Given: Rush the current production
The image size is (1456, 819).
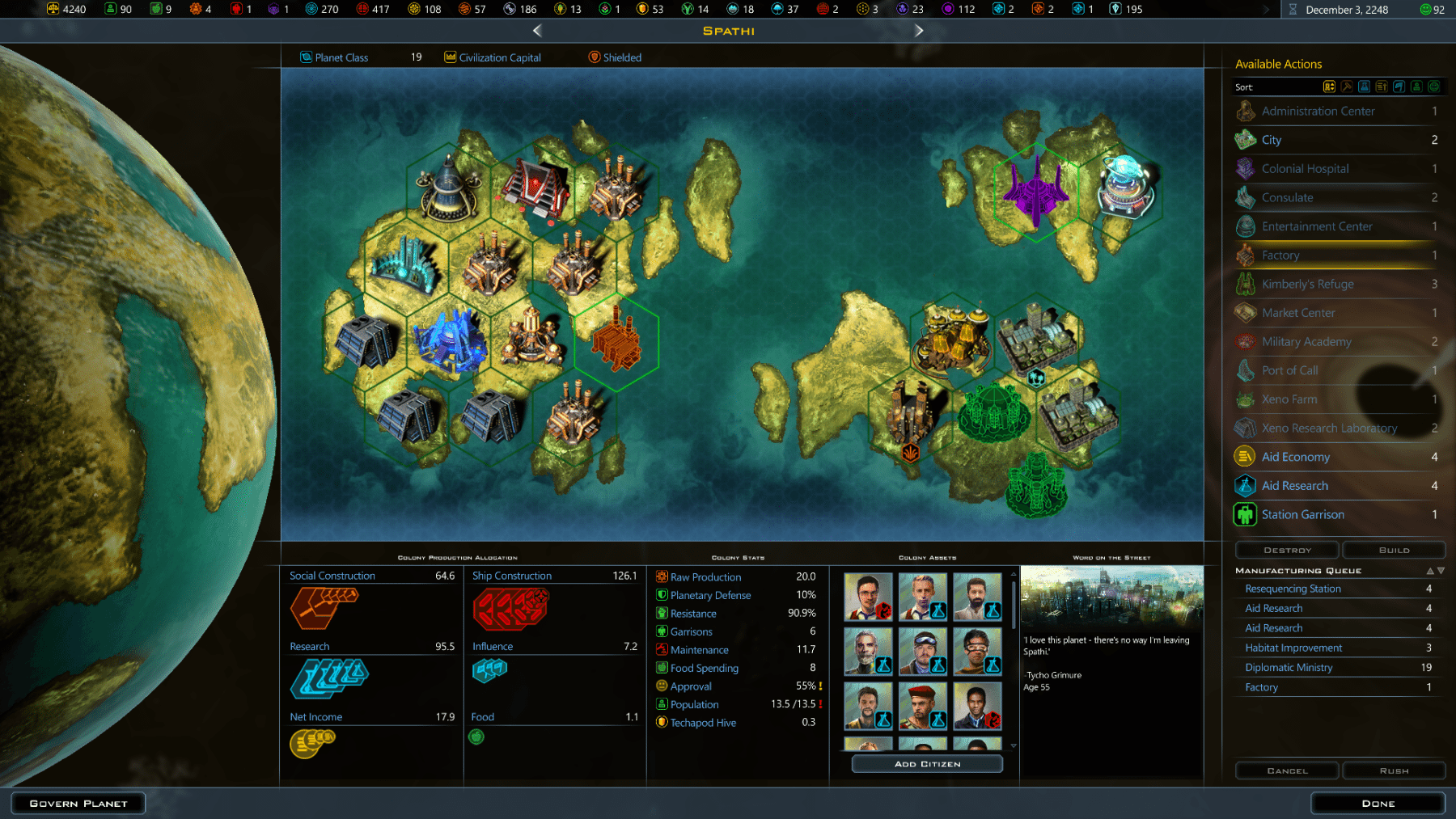Looking at the screenshot, I should 1394,770.
